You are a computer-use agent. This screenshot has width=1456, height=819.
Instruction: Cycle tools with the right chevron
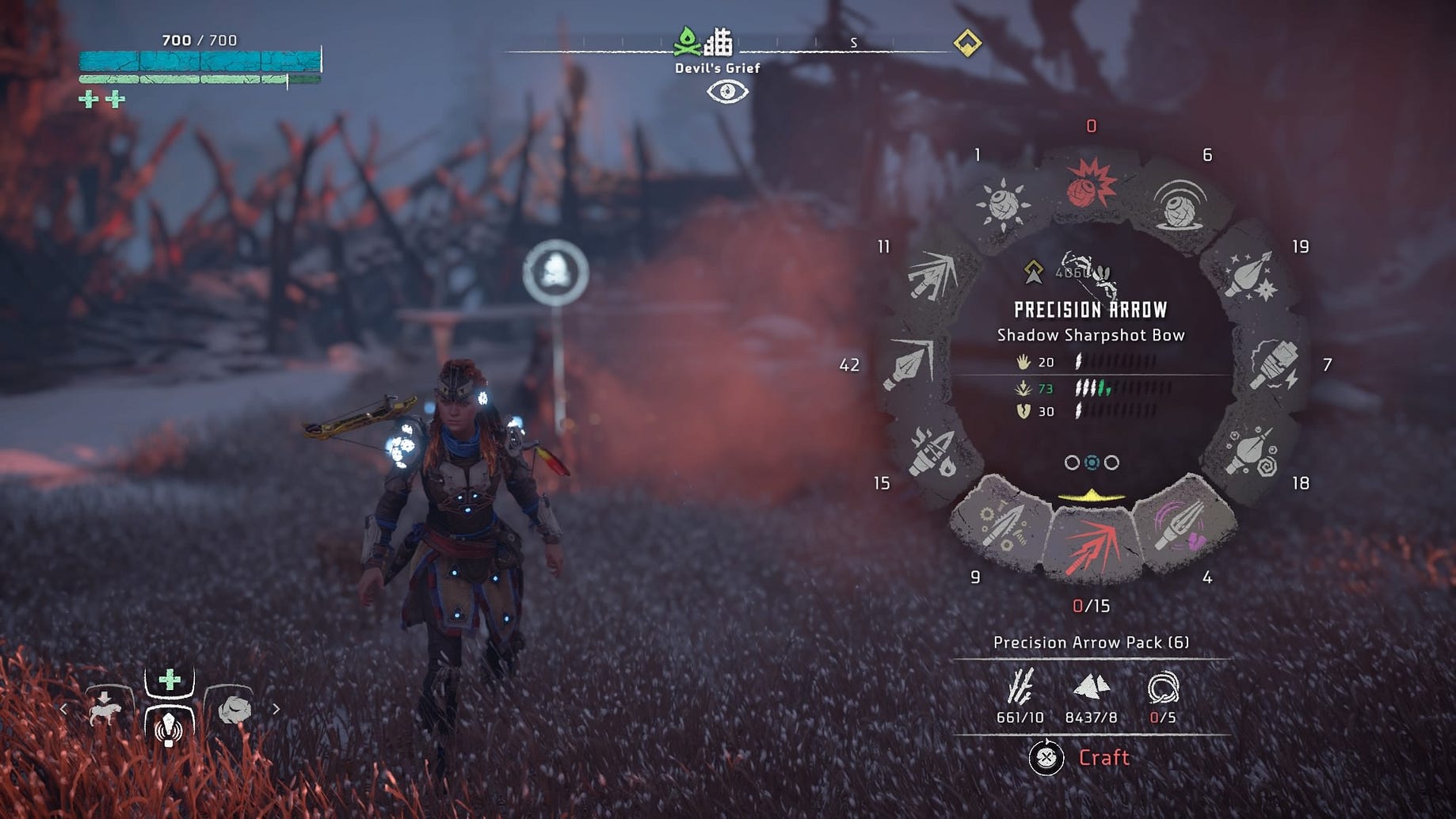tap(276, 709)
